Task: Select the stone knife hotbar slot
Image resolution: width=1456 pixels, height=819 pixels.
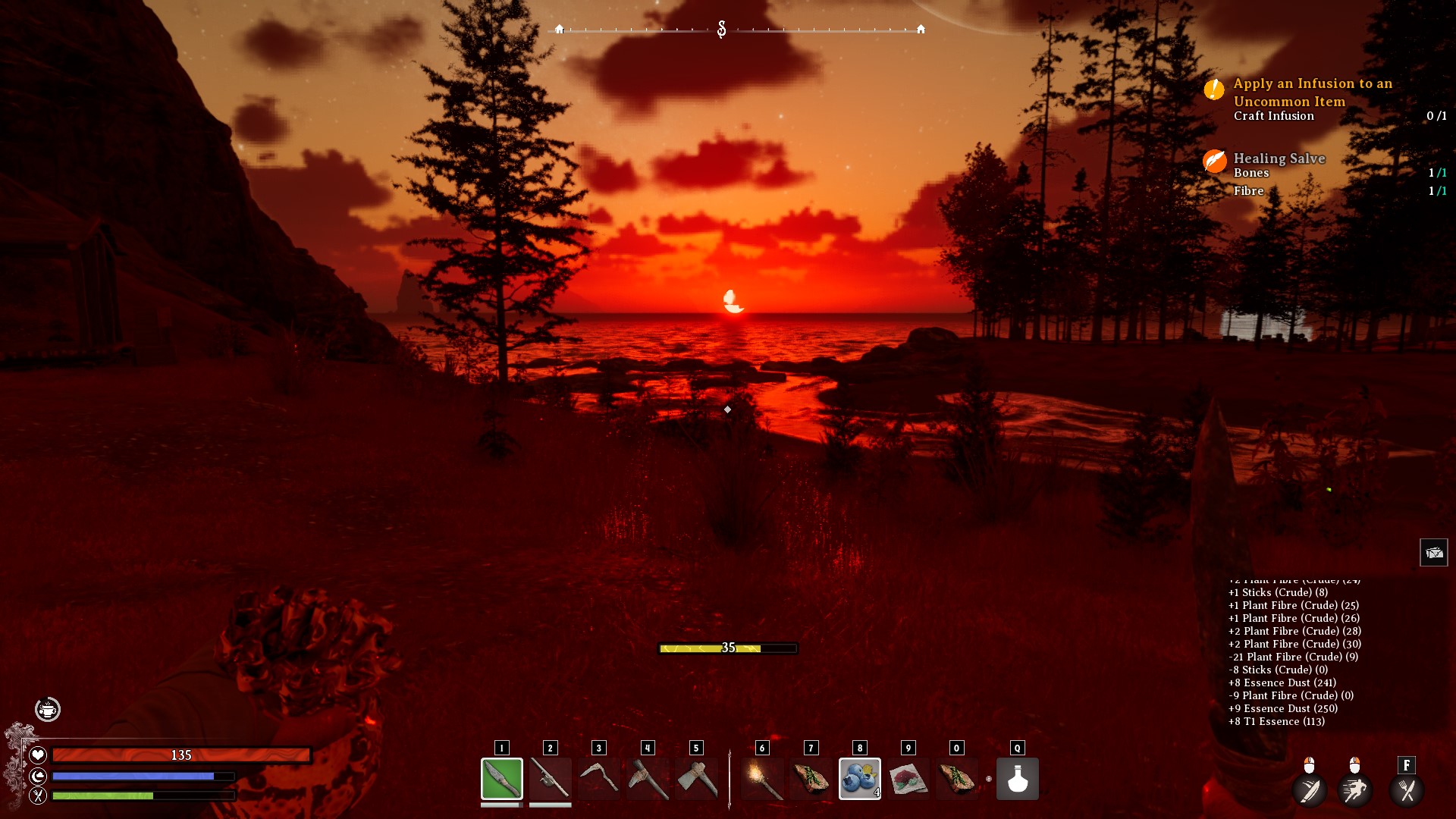Action: tap(501, 779)
